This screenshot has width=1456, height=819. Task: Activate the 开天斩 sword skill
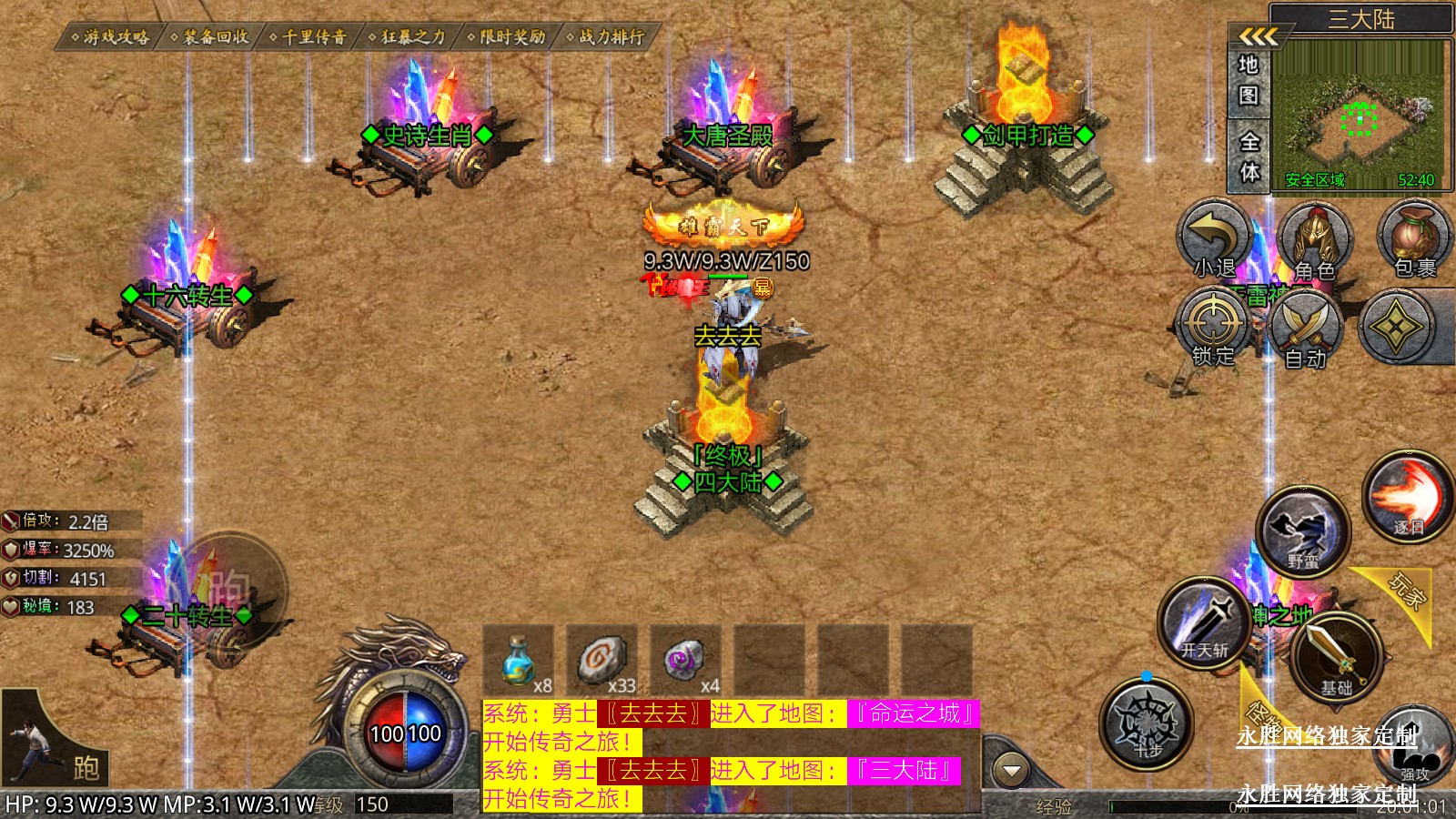pyautogui.click(x=1206, y=623)
